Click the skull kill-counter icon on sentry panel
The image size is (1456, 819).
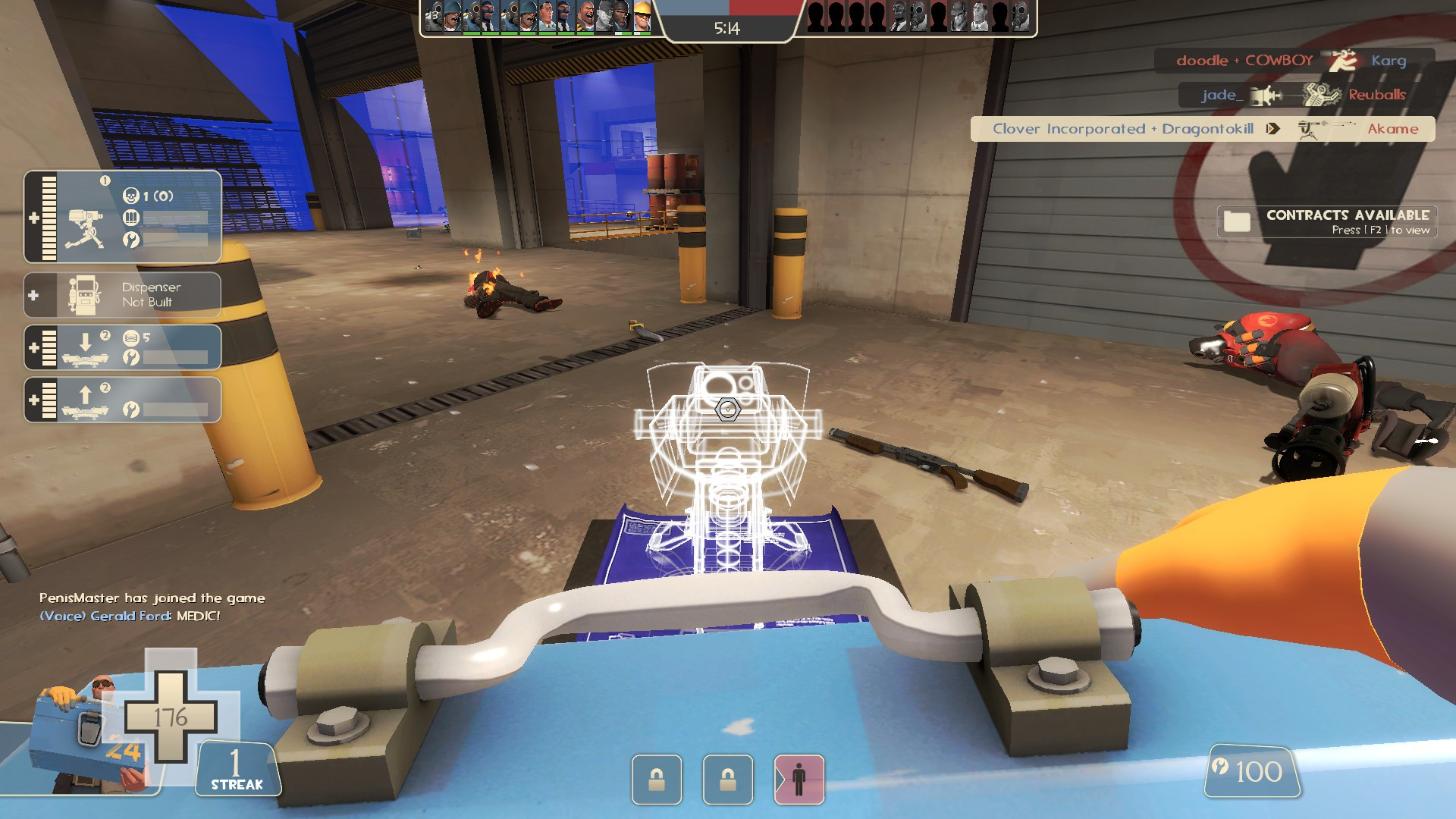130,196
